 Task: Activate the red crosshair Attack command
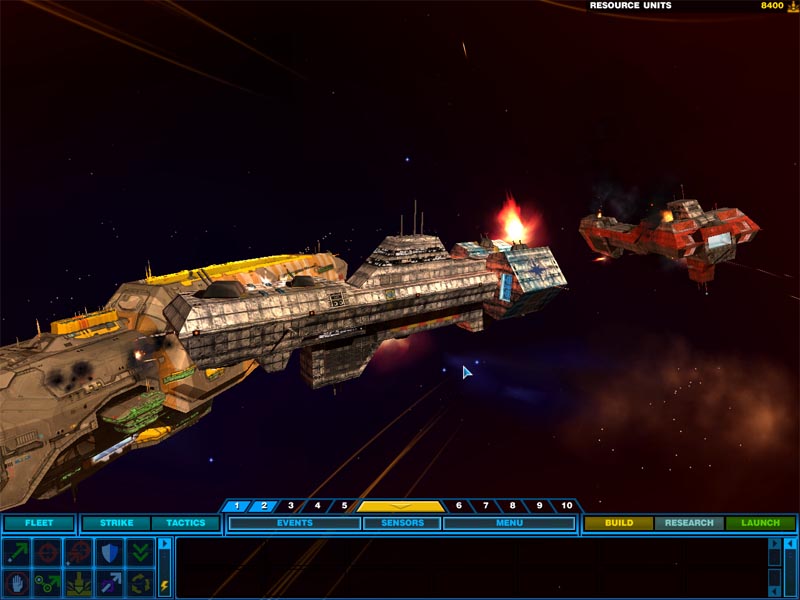[47, 552]
